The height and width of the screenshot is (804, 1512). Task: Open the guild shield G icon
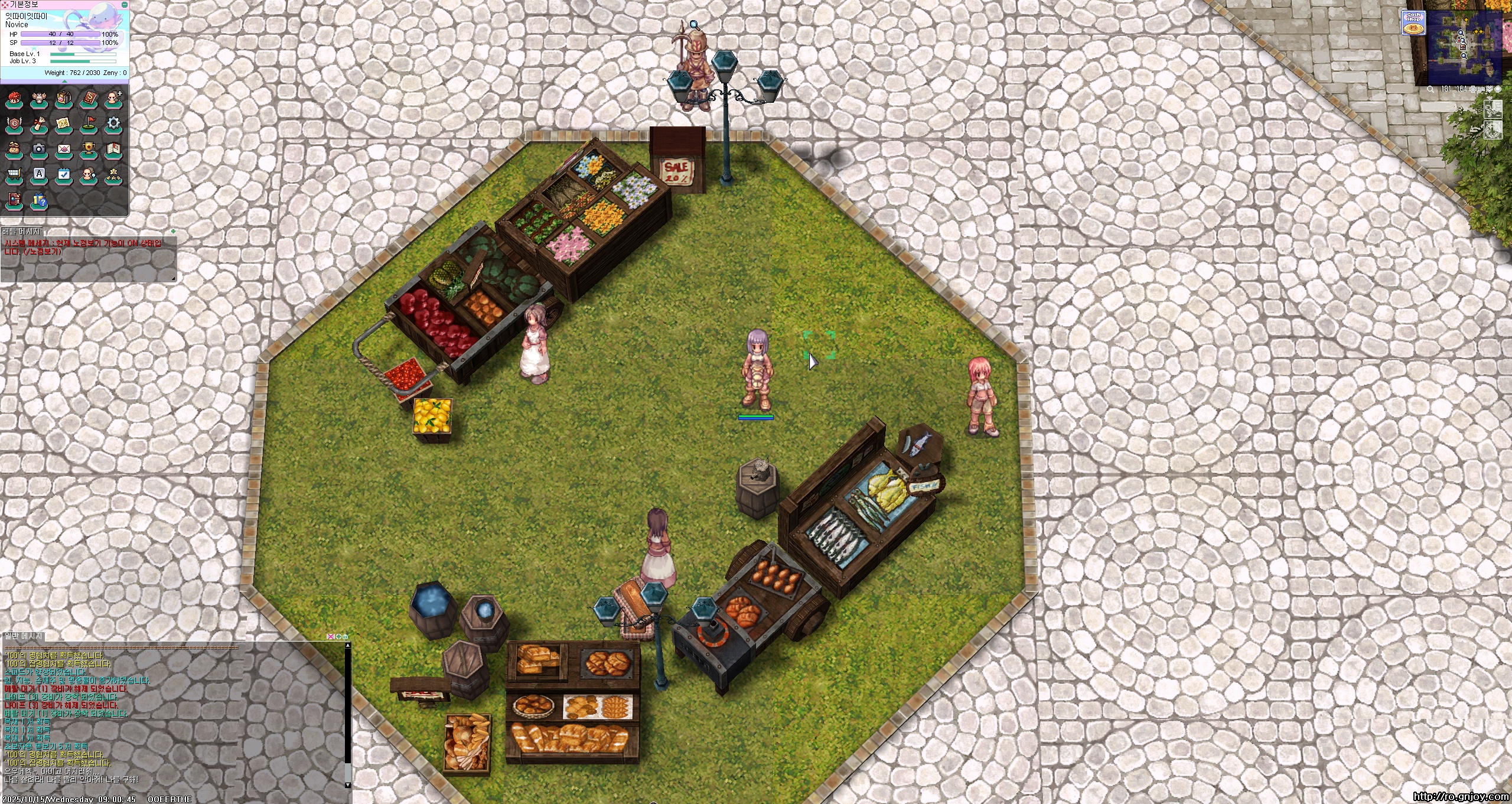[x=14, y=124]
